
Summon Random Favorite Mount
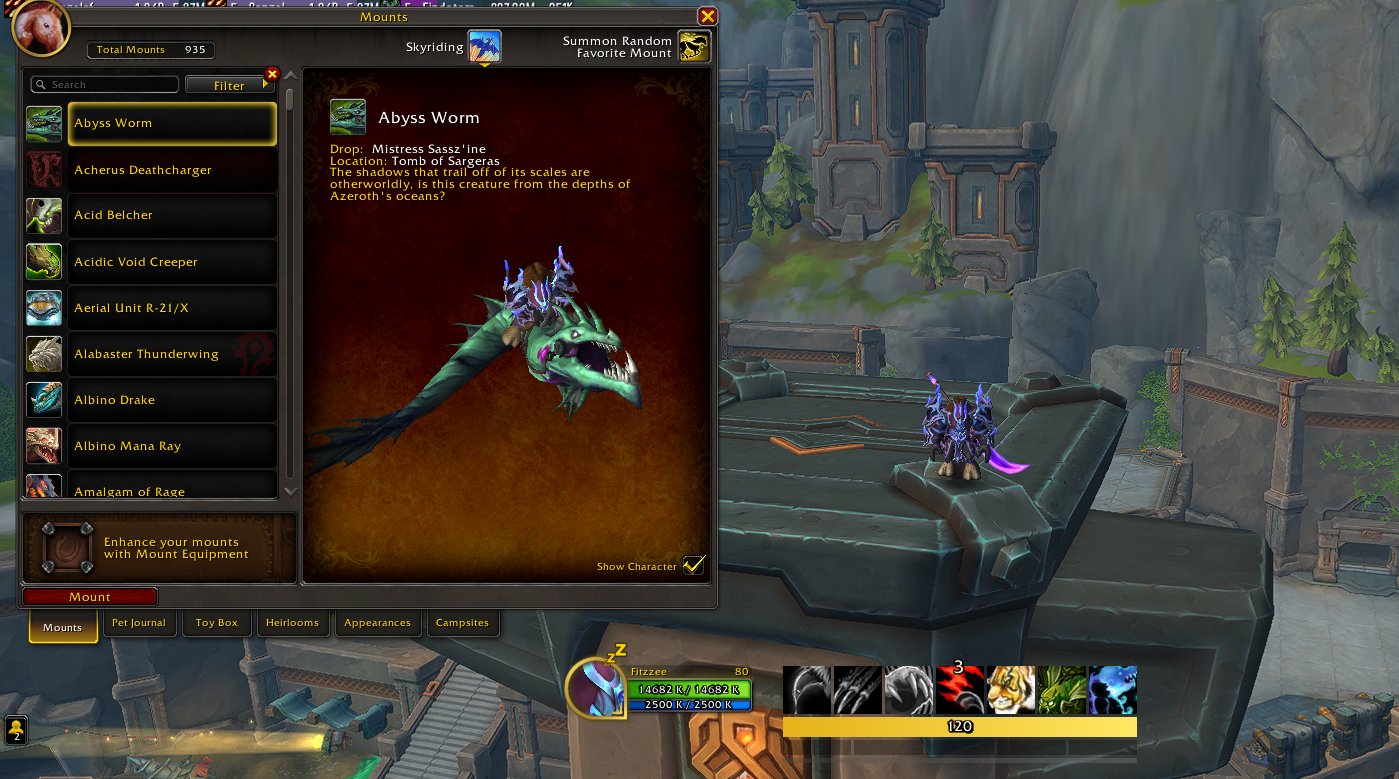point(694,46)
